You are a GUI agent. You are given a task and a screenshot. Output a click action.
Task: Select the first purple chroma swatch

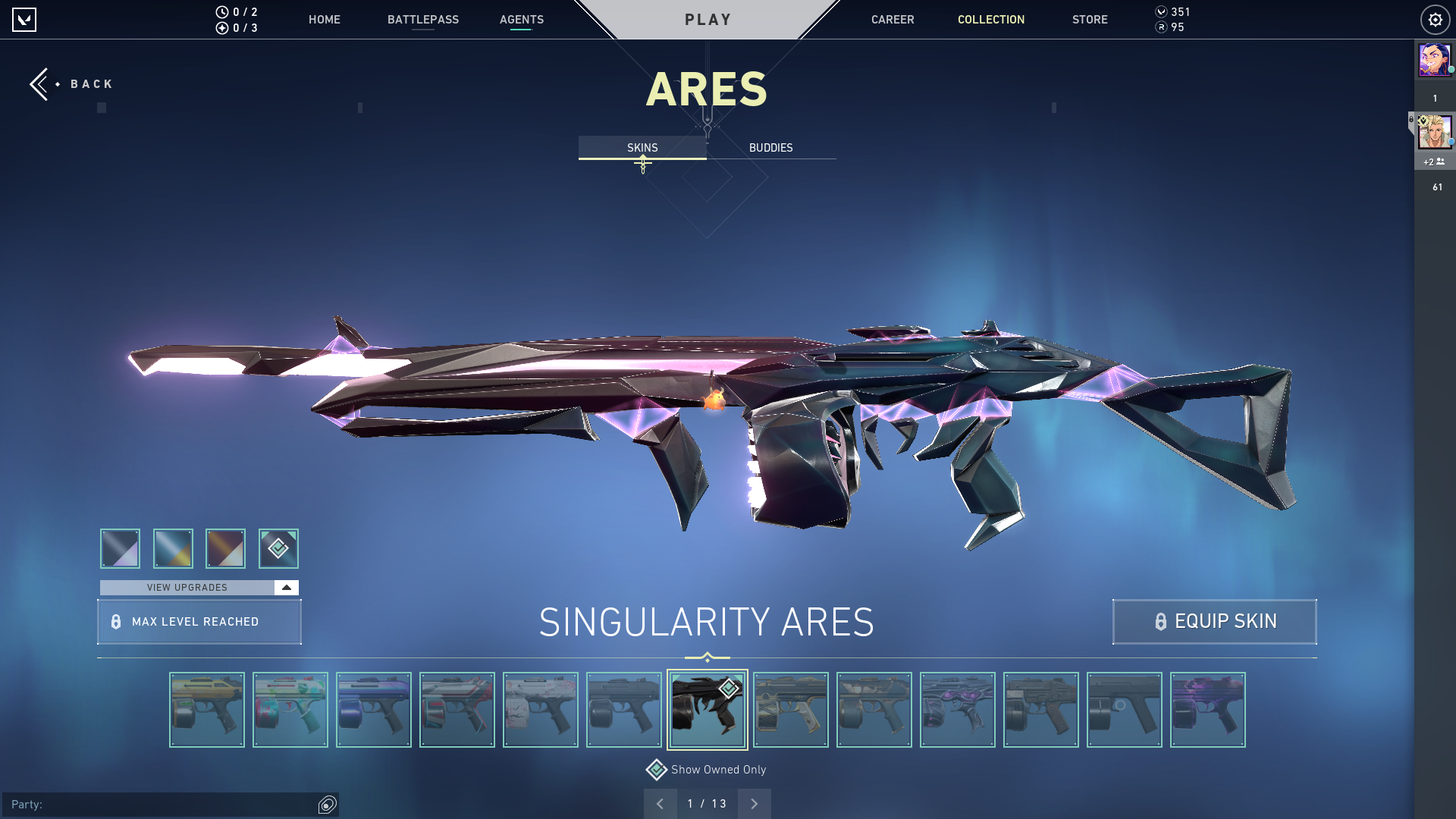(119, 548)
